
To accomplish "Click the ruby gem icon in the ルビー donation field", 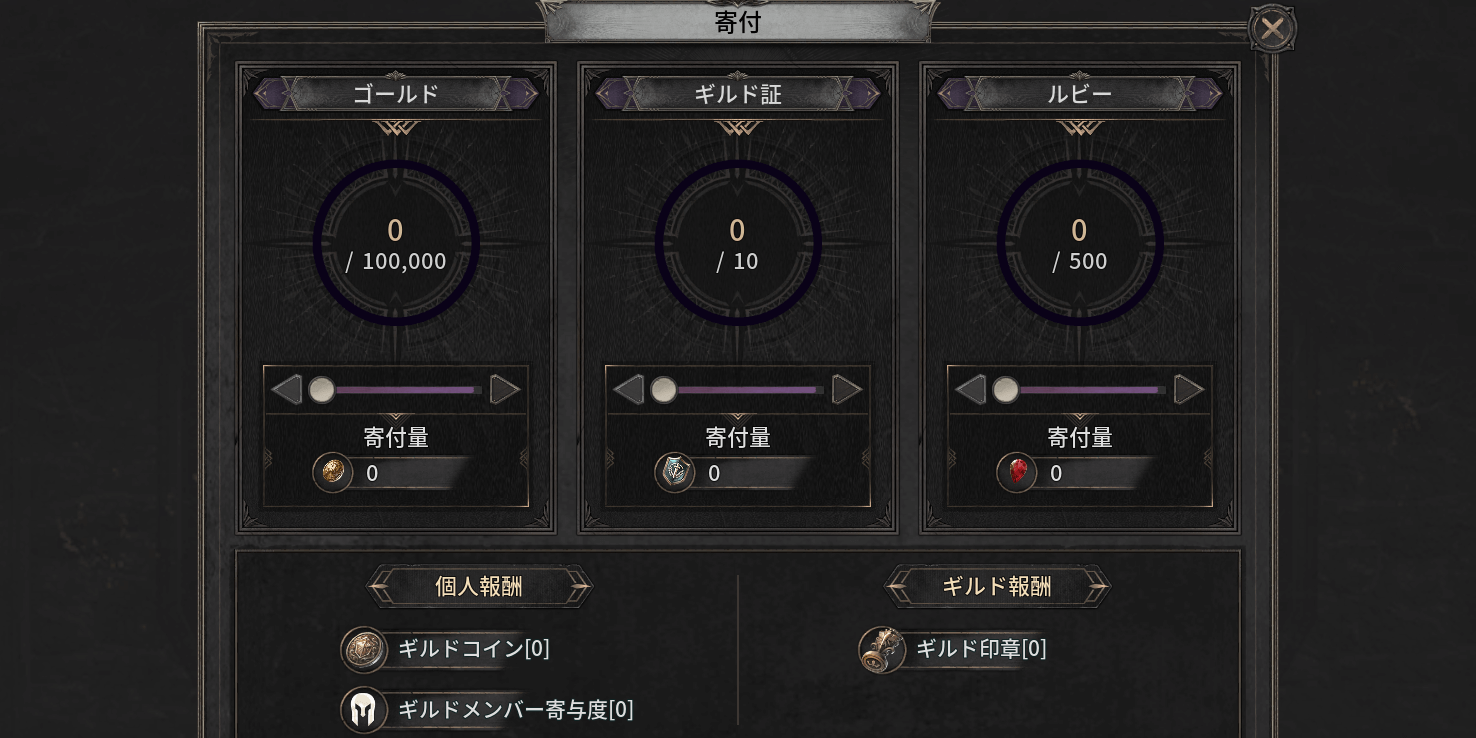I will click(1017, 473).
